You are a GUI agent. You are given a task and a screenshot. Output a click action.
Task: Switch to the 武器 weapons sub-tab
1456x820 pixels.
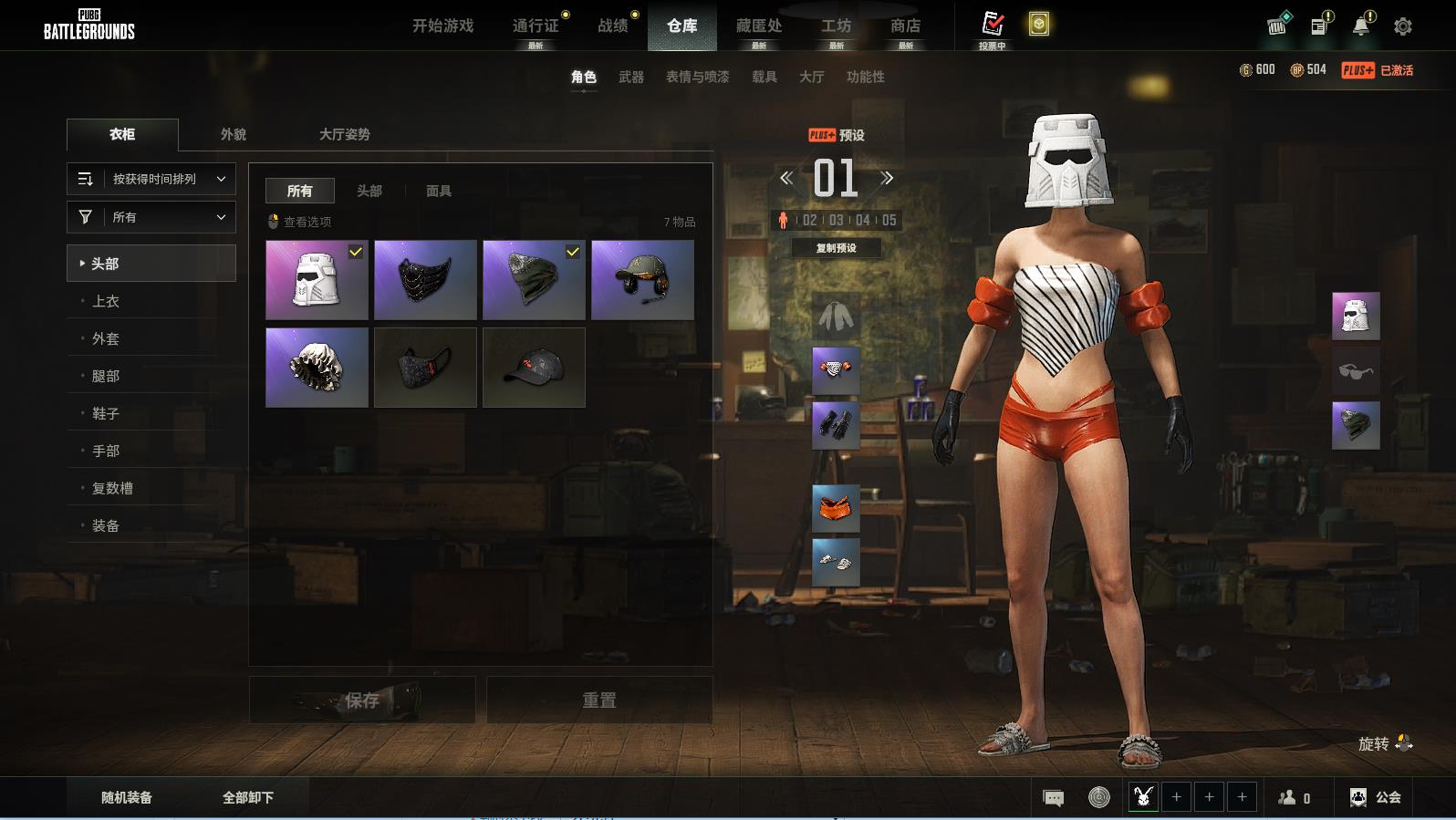tap(630, 77)
